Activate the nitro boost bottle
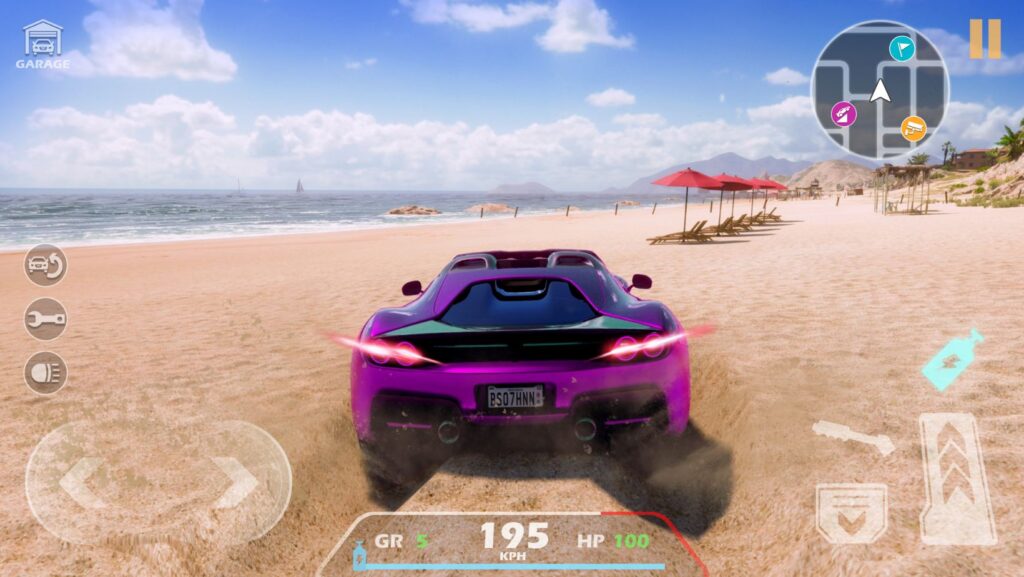The width and height of the screenshot is (1024, 577). (x=951, y=360)
